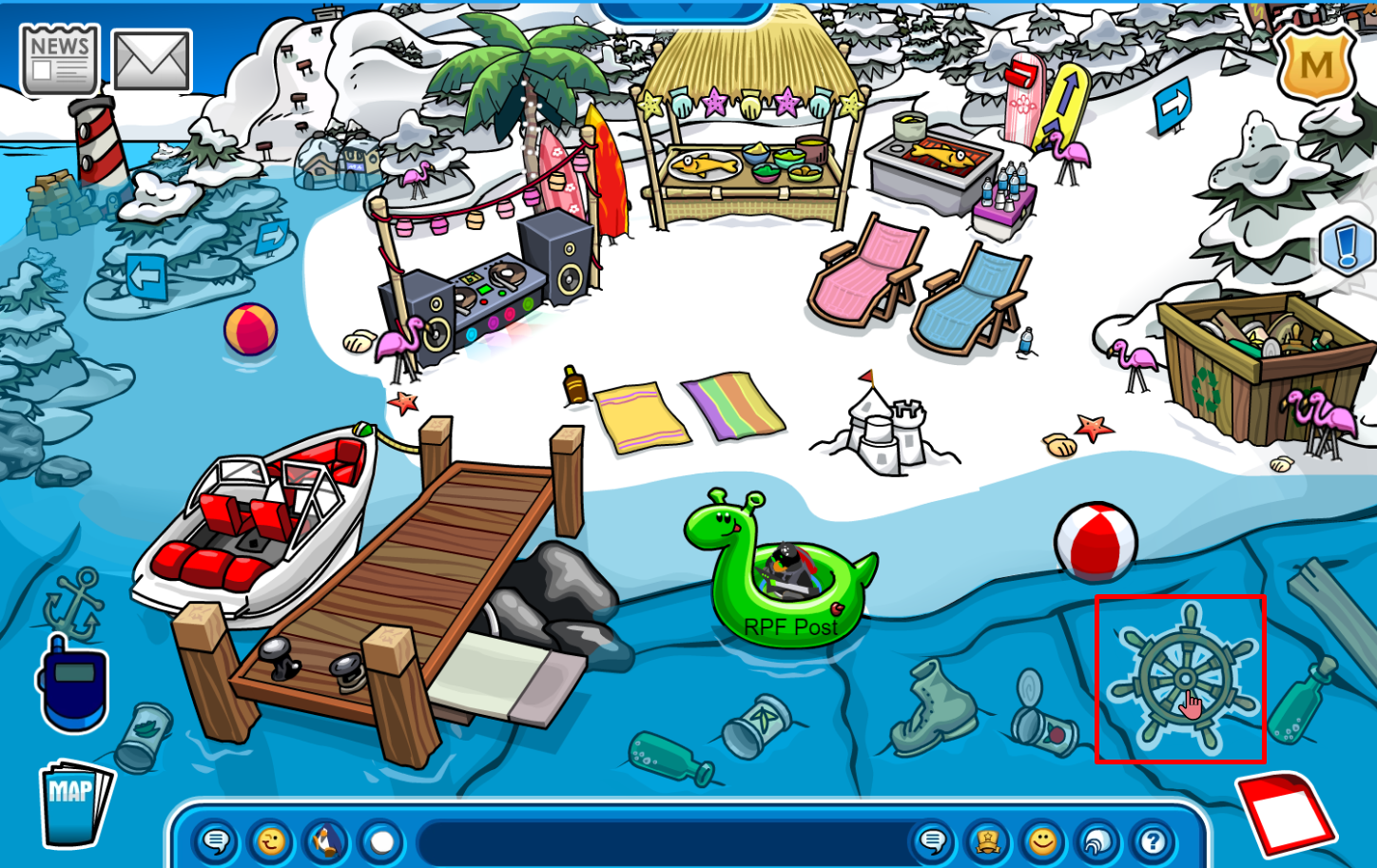Open the mail envelope icon
The width and height of the screenshot is (1377, 868).
pyautogui.click(x=152, y=59)
